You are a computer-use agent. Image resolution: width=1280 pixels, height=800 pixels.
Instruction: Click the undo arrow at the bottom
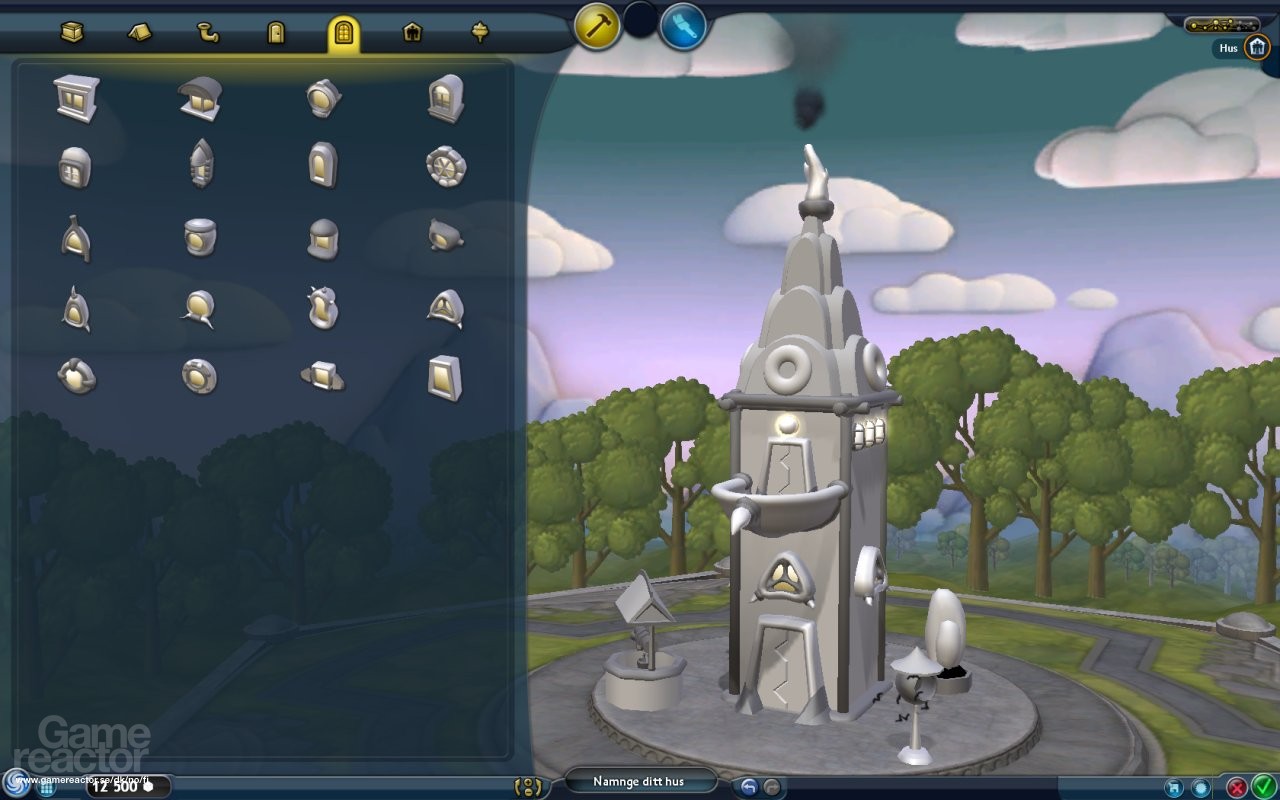(x=747, y=788)
